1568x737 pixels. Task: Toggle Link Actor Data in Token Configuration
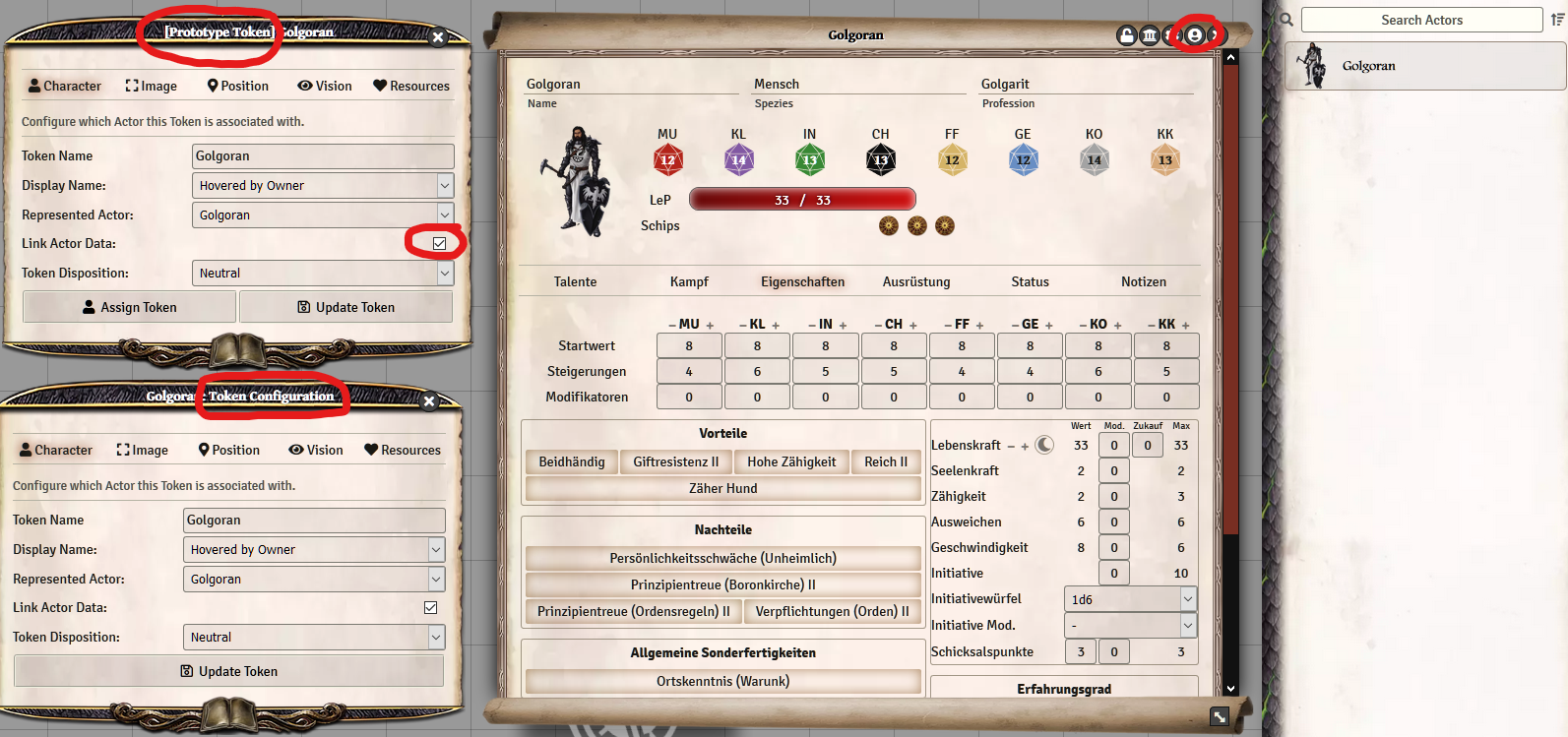point(430,607)
